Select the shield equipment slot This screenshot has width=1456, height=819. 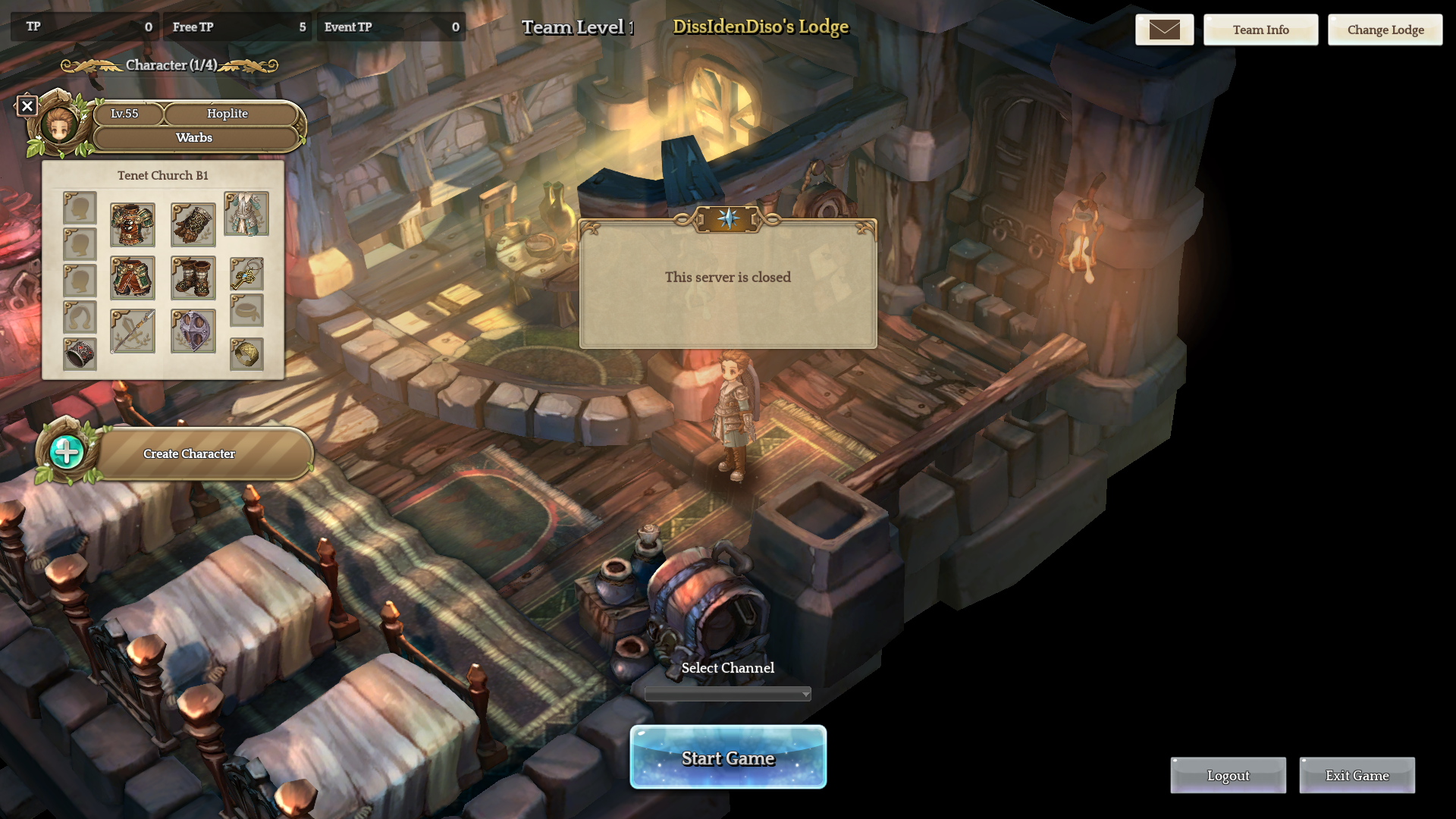click(193, 331)
